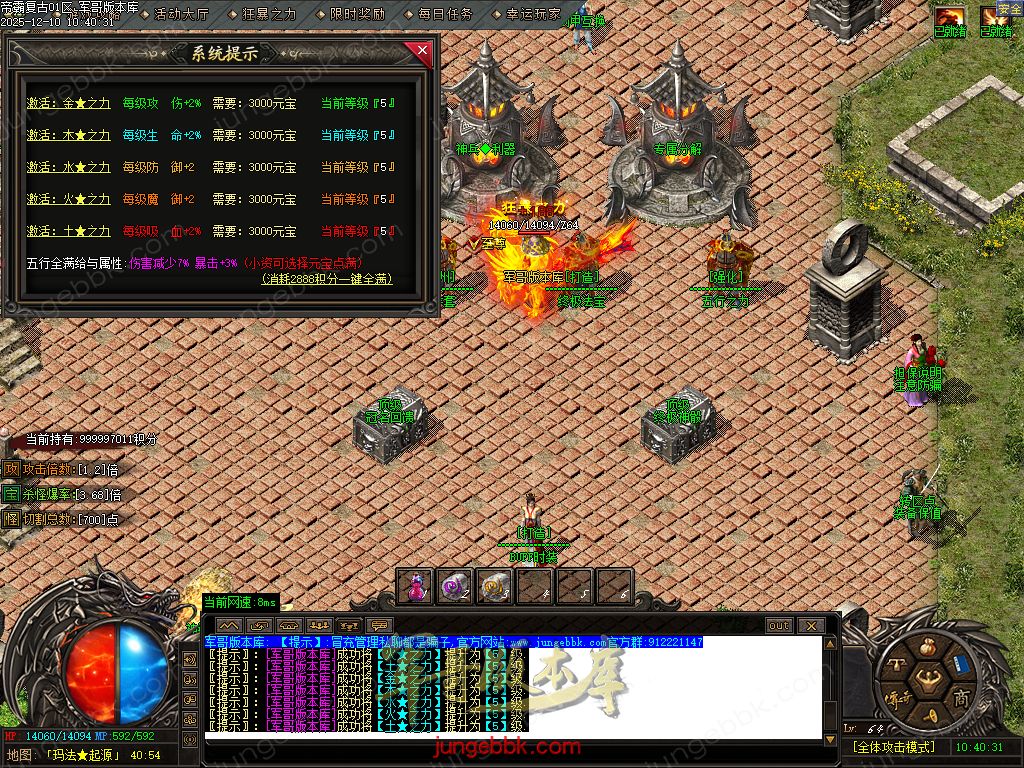Click the chat panel 'out' button
The width and height of the screenshot is (1024, 768).
(779, 626)
